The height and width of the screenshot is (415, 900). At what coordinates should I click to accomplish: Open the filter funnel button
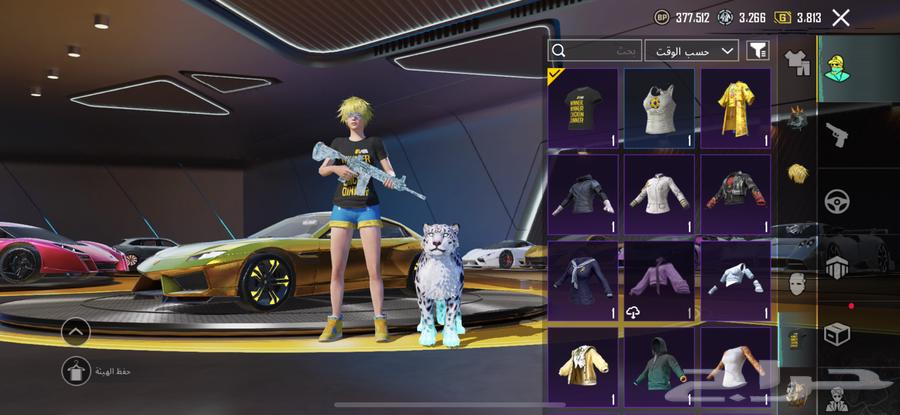[757, 50]
